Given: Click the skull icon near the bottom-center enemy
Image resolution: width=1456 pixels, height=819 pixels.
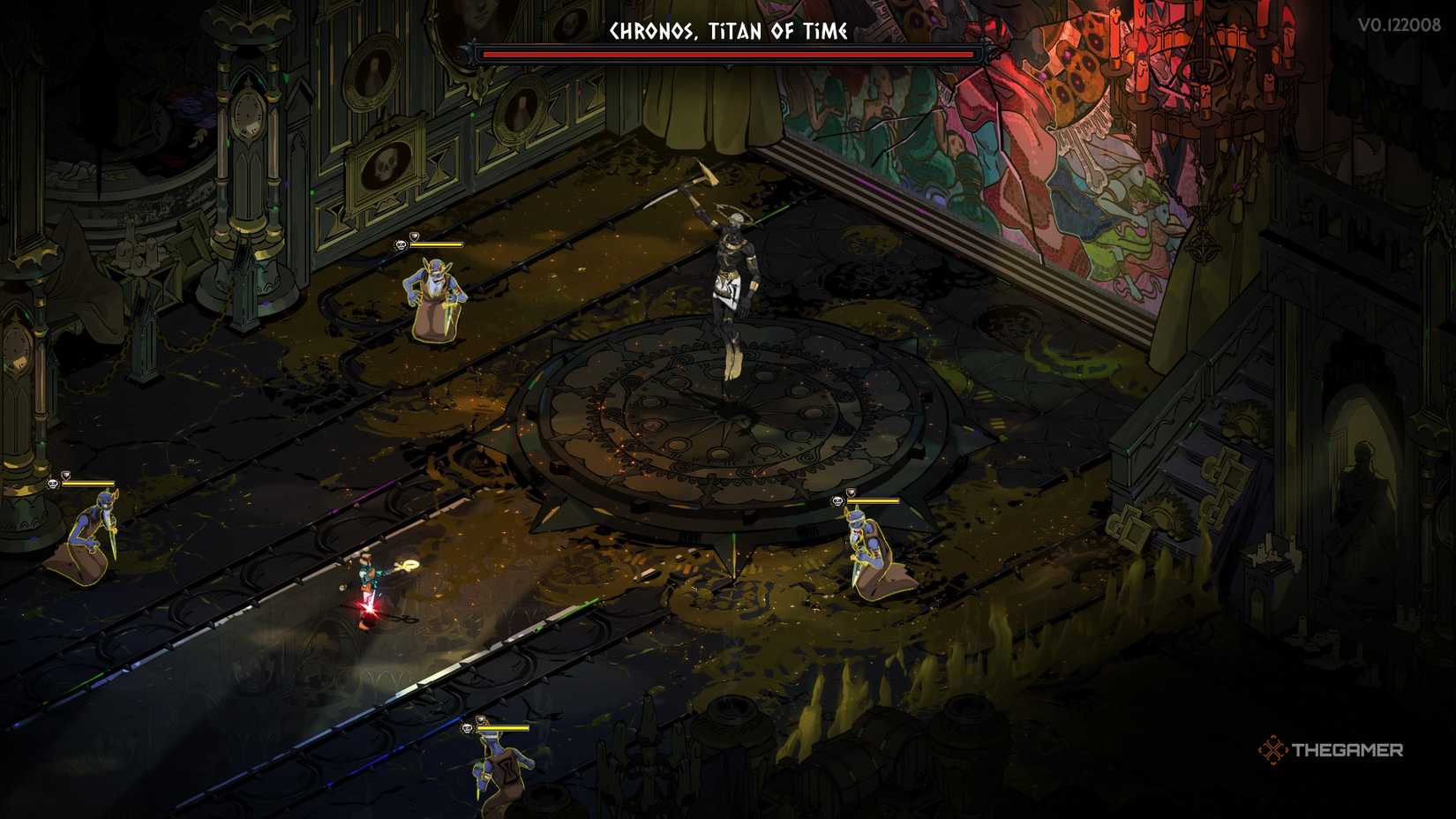Looking at the screenshot, I should (x=466, y=727).
